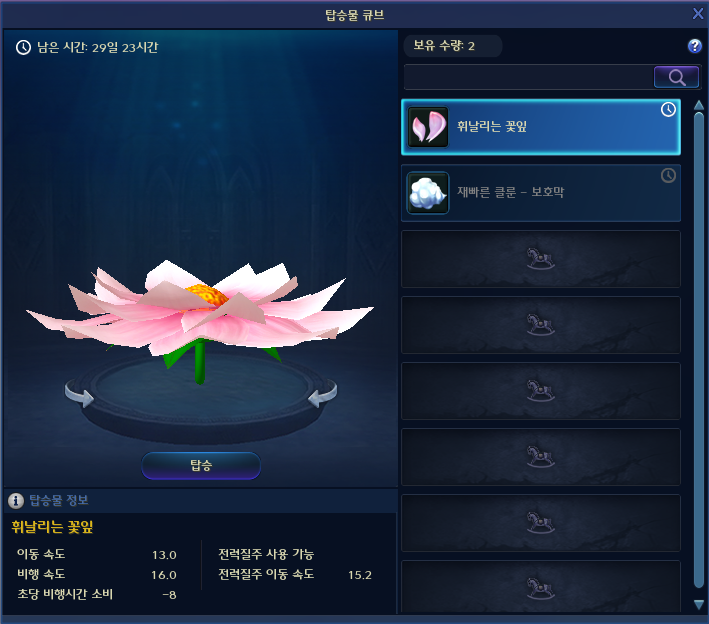Focus the mount search text field
This screenshot has height=624, width=709.
tap(528, 77)
